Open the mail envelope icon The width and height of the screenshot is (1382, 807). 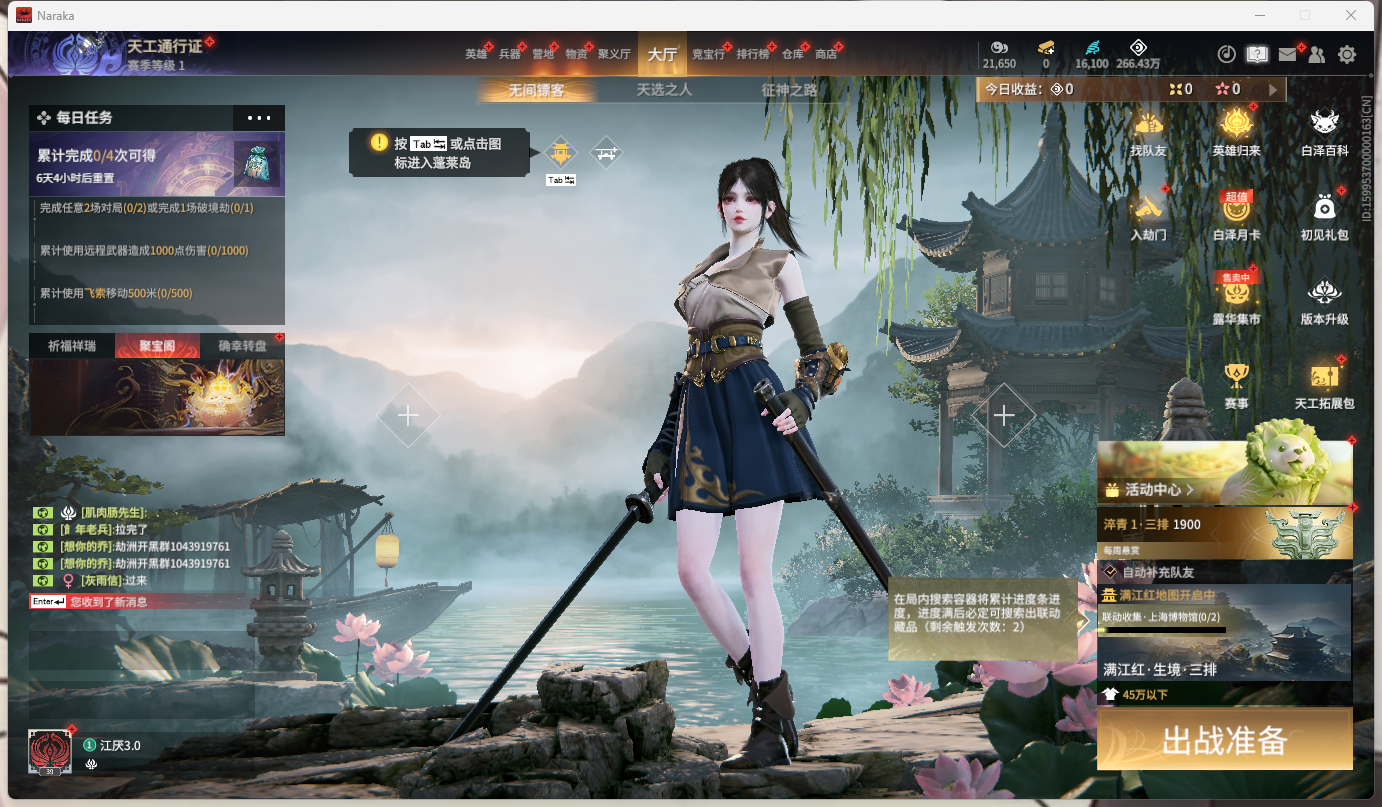1287,55
